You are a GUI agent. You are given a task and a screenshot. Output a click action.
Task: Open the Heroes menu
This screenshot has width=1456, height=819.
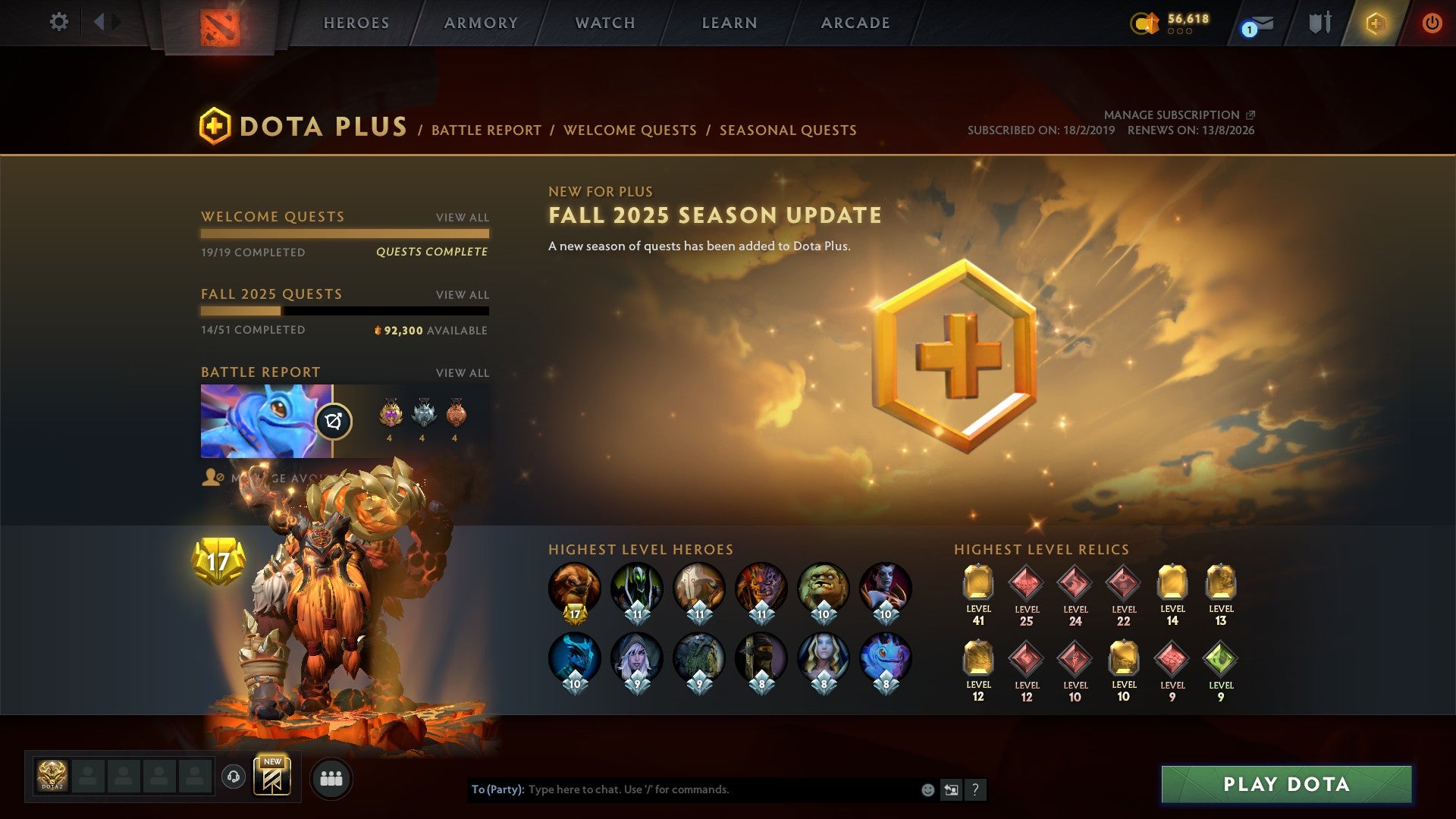coord(356,23)
